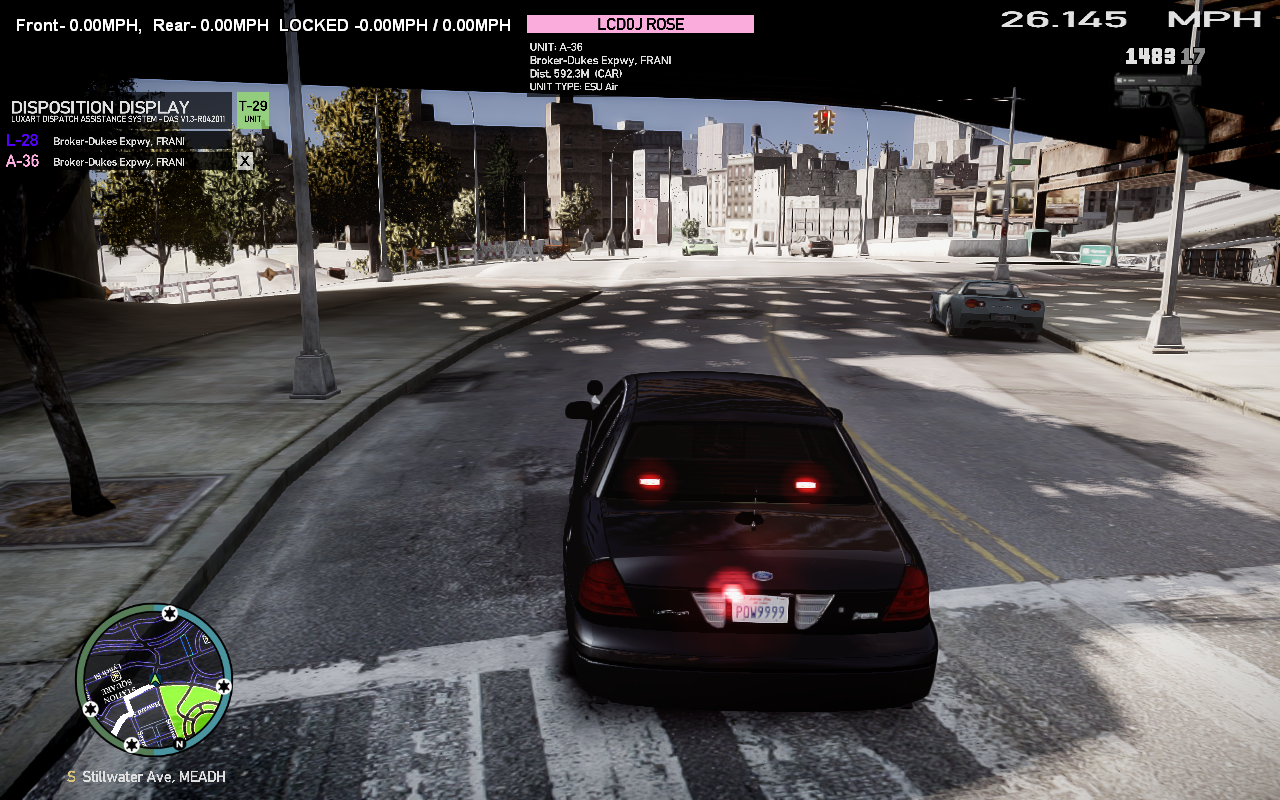Select unit L-28 in the disposition list
1280x800 pixels.
pos(22,141)
